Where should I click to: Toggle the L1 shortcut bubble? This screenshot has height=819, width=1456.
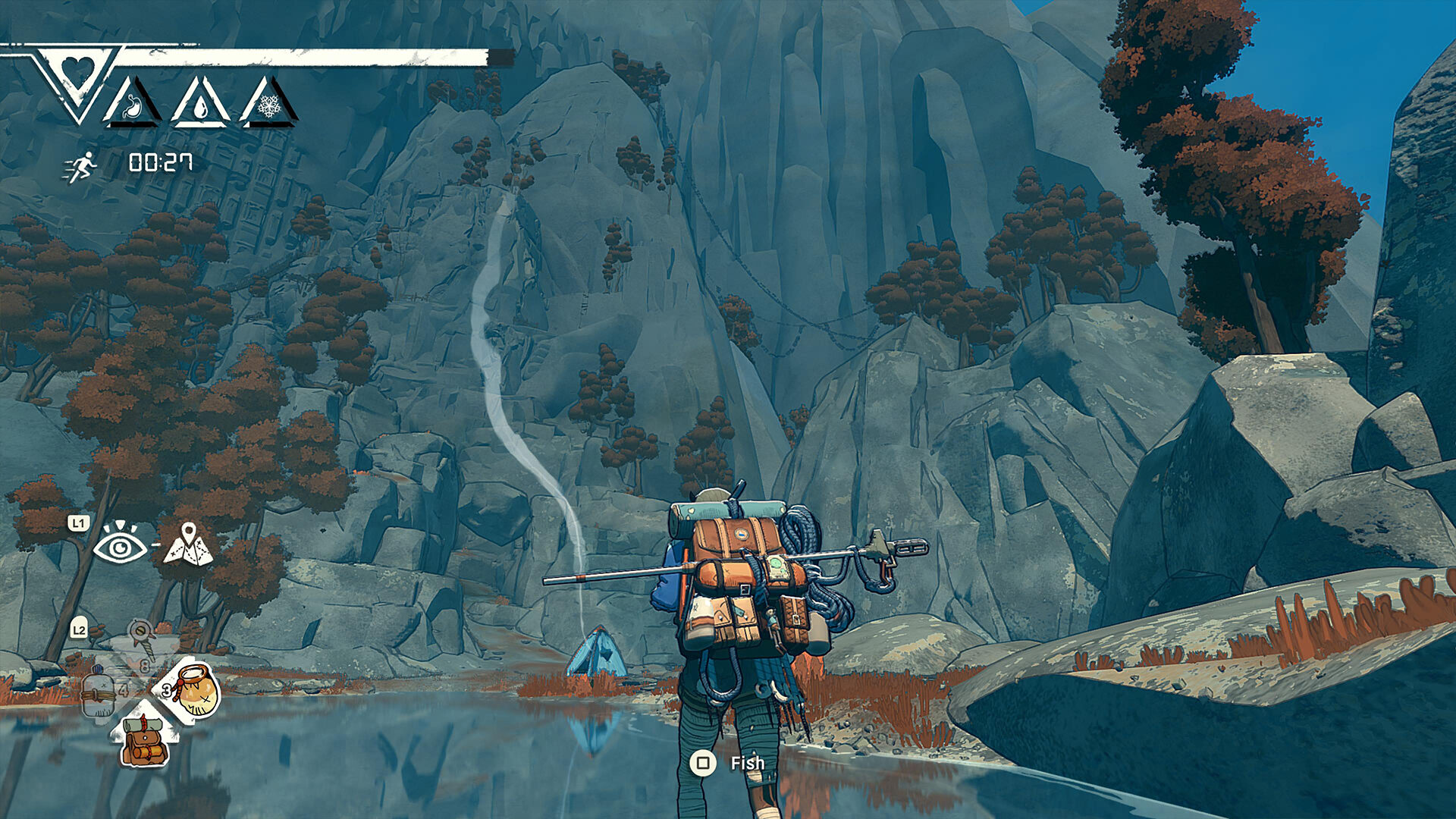coord(77,522)
